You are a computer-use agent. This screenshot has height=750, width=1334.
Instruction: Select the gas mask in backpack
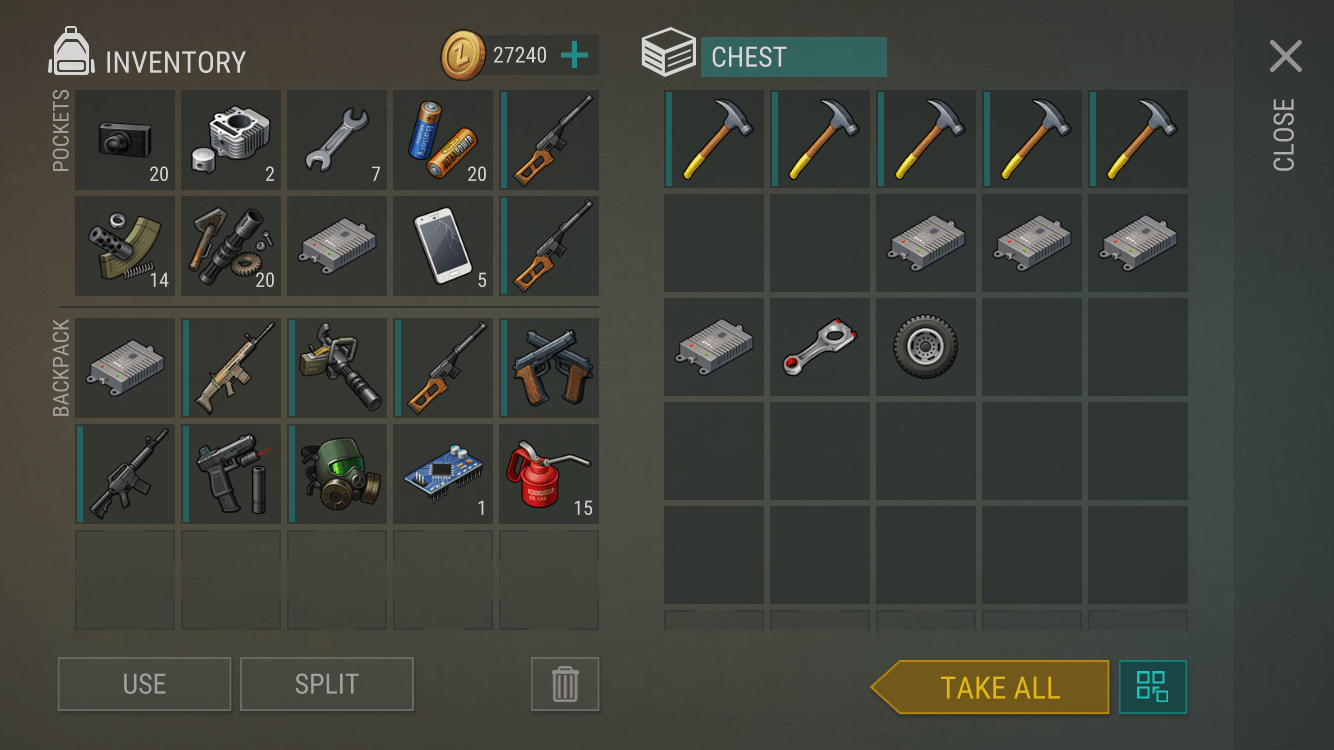(x=337, y=474)
